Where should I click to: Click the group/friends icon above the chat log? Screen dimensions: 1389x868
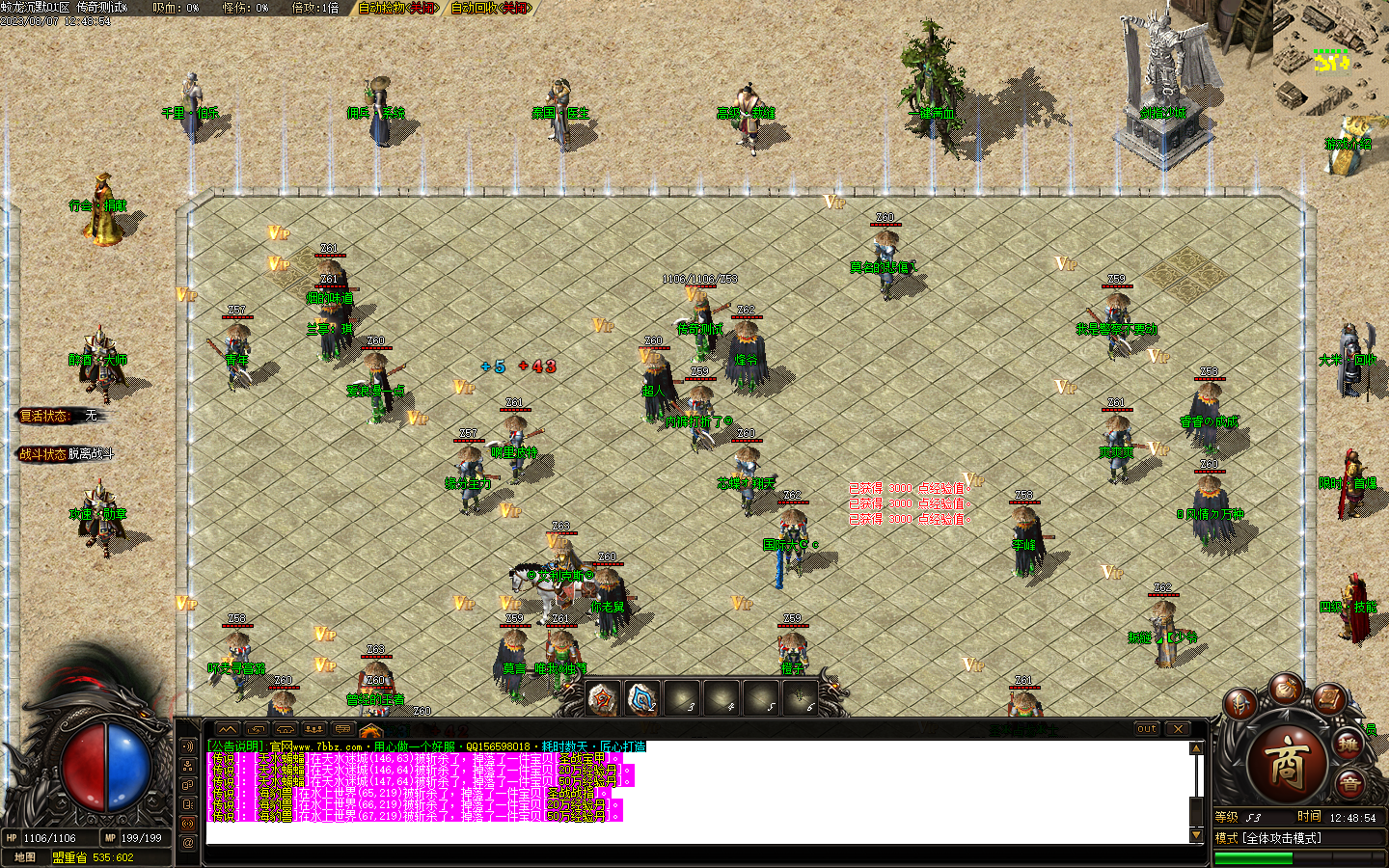click(x=314, y=729)
